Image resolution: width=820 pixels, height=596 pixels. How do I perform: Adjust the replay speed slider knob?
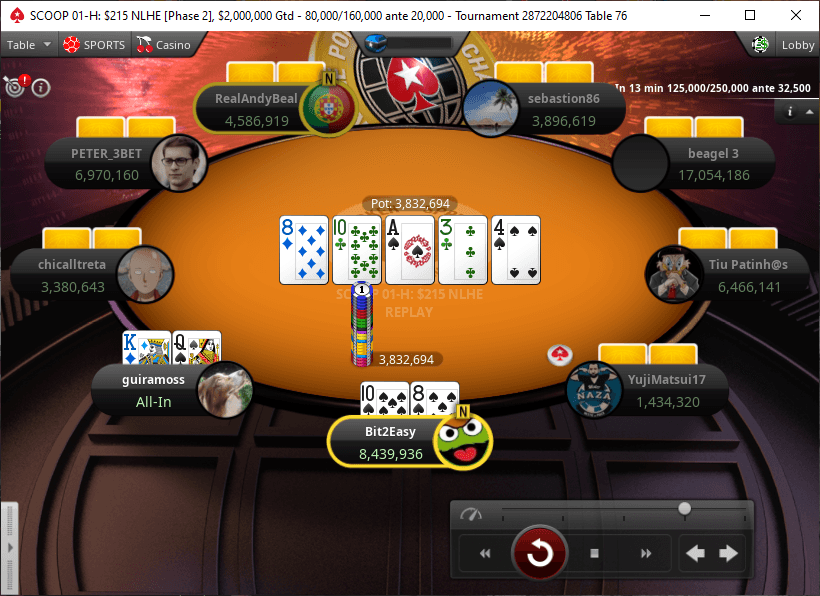pos(684,509)
